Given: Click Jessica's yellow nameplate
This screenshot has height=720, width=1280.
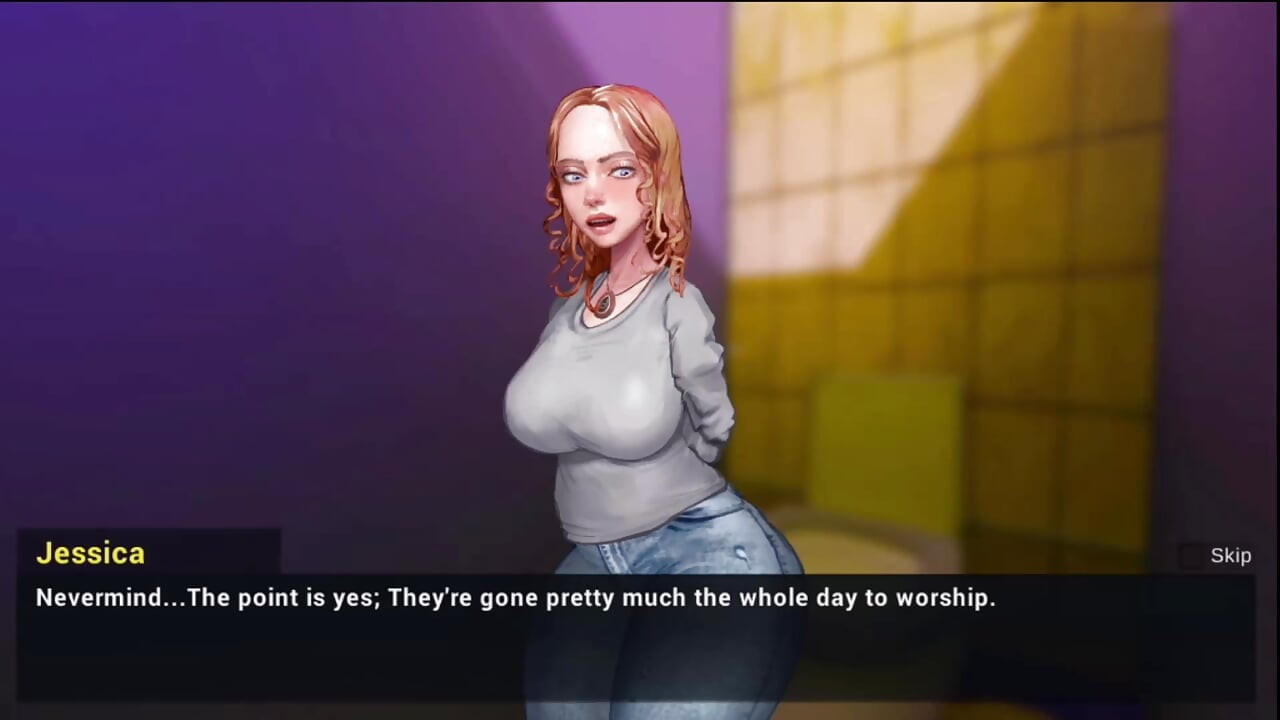Looking at the screenshot, I should pyautogui.click(x=90, y=553).
